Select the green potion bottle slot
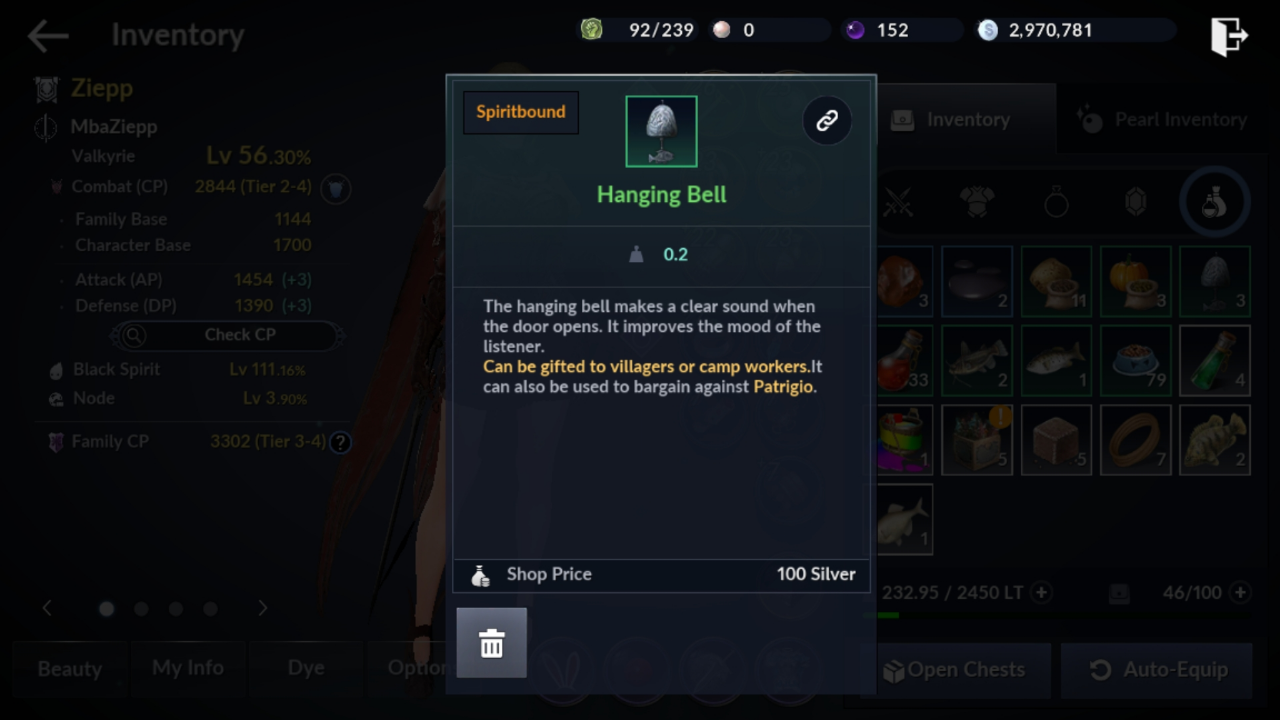 1214,360
